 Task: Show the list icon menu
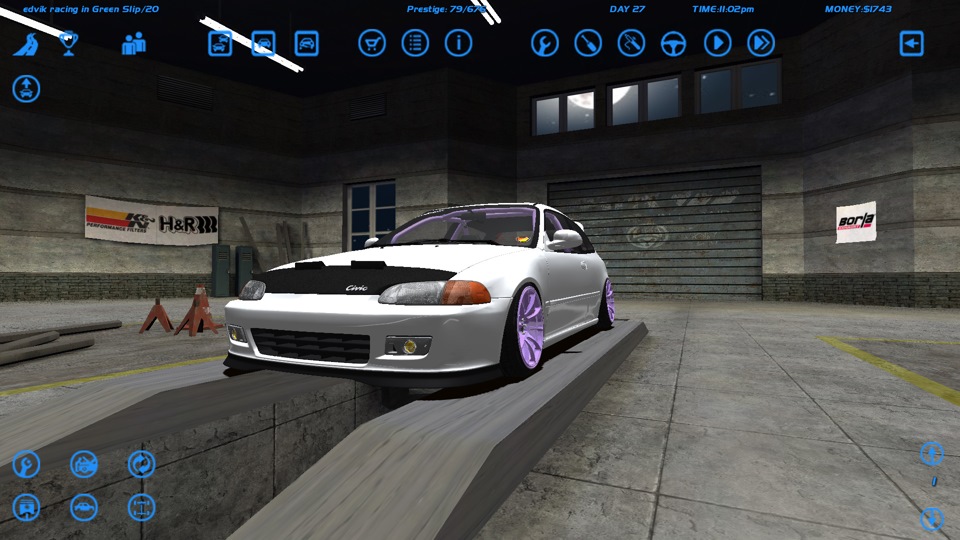coord(415,43)
